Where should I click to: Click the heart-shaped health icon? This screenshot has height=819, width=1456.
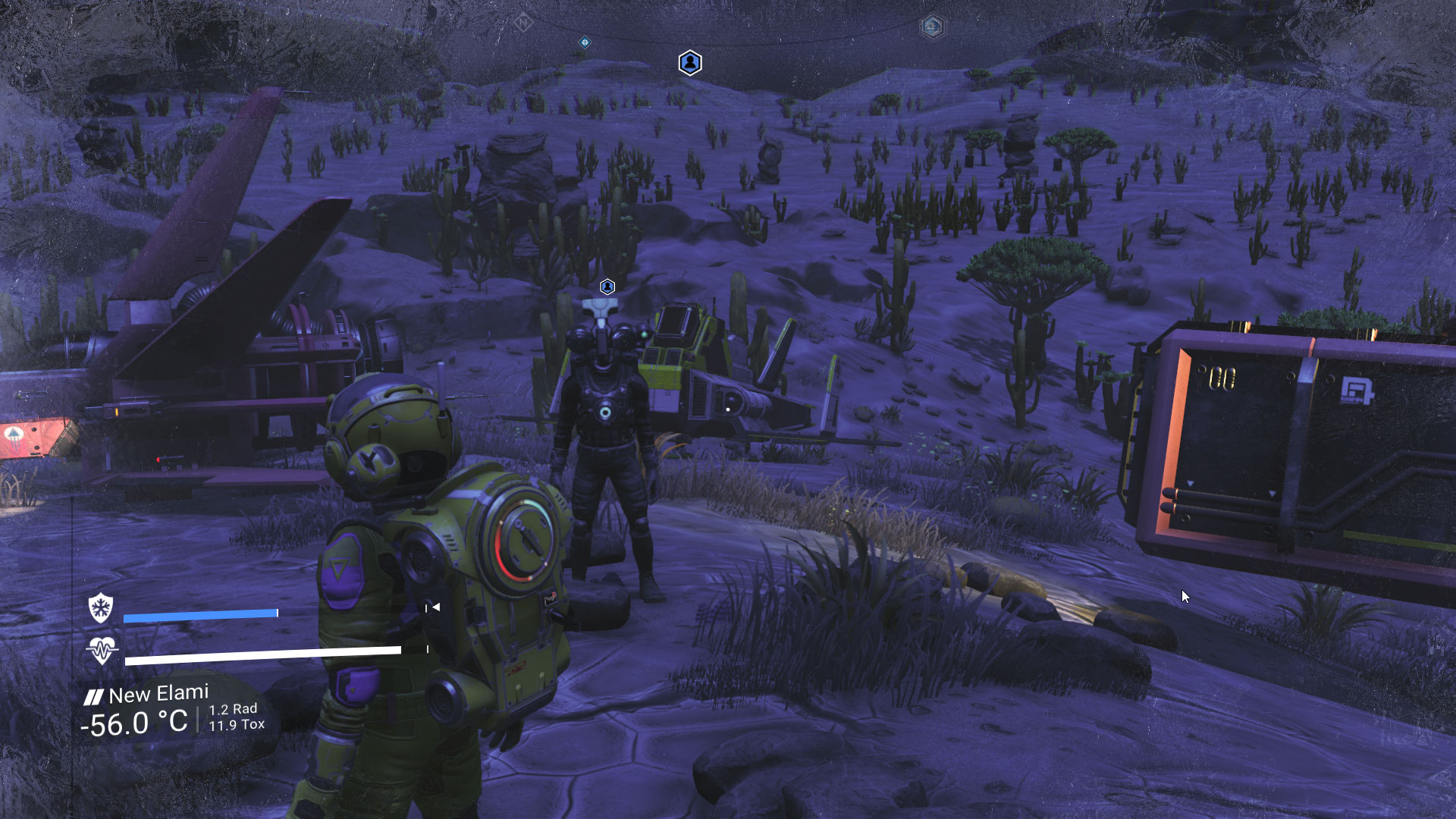point(104,651)
